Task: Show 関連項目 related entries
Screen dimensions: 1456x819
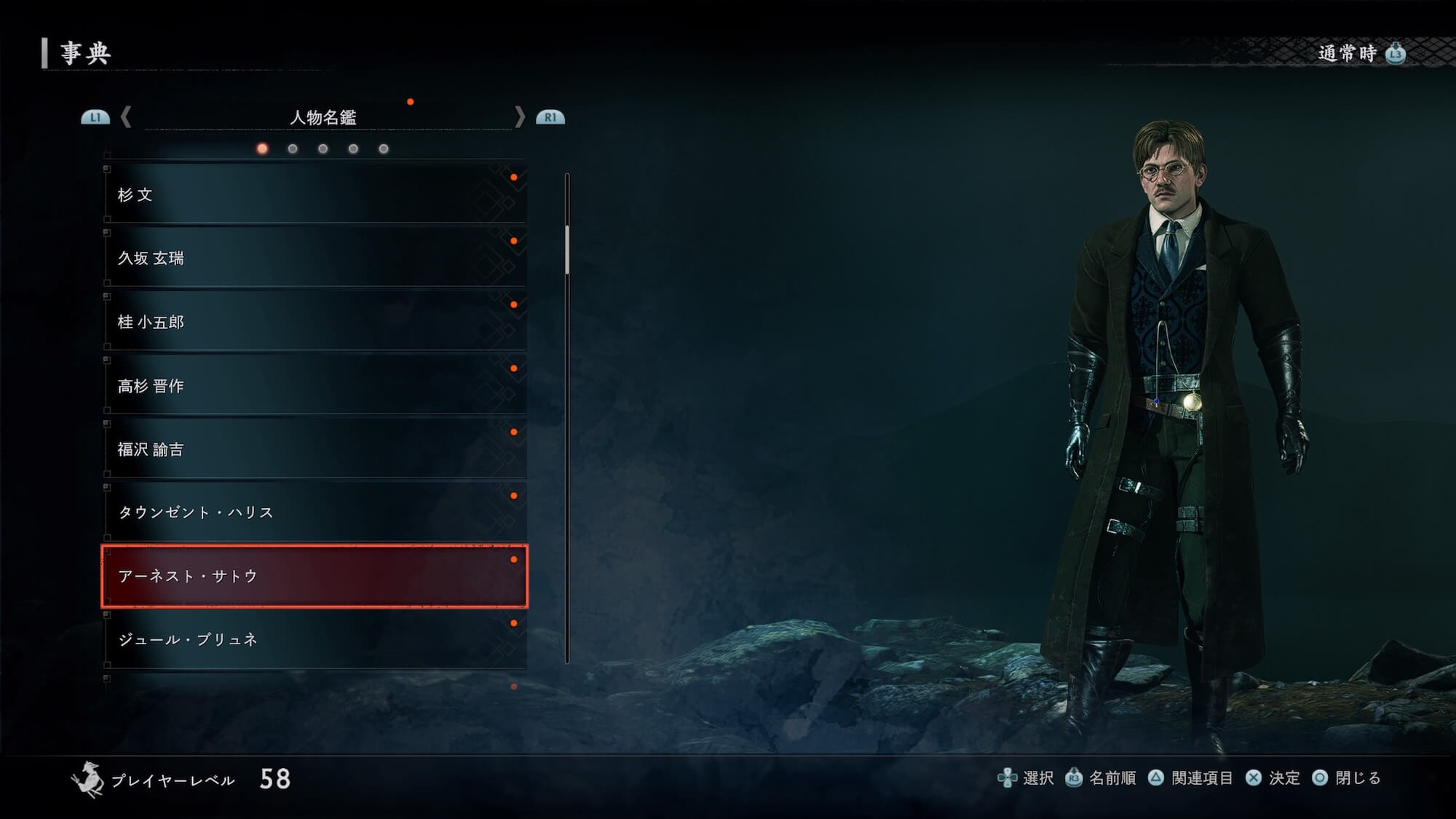Action: coord(1190,778)
